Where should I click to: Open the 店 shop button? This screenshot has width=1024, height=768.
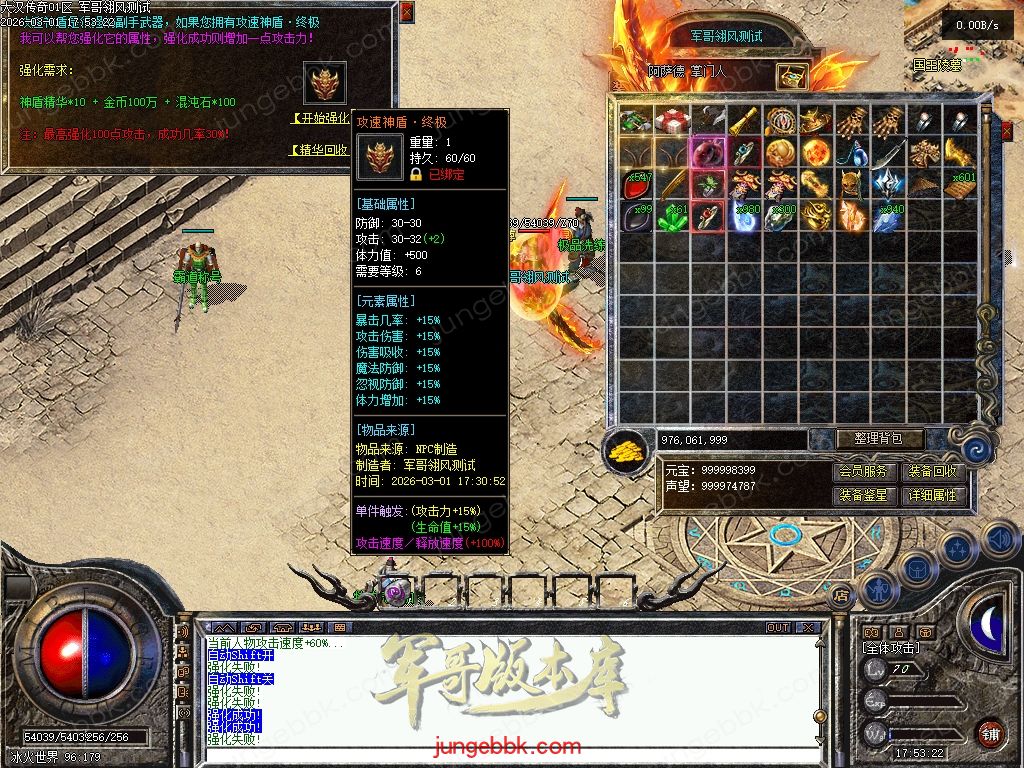841,593
